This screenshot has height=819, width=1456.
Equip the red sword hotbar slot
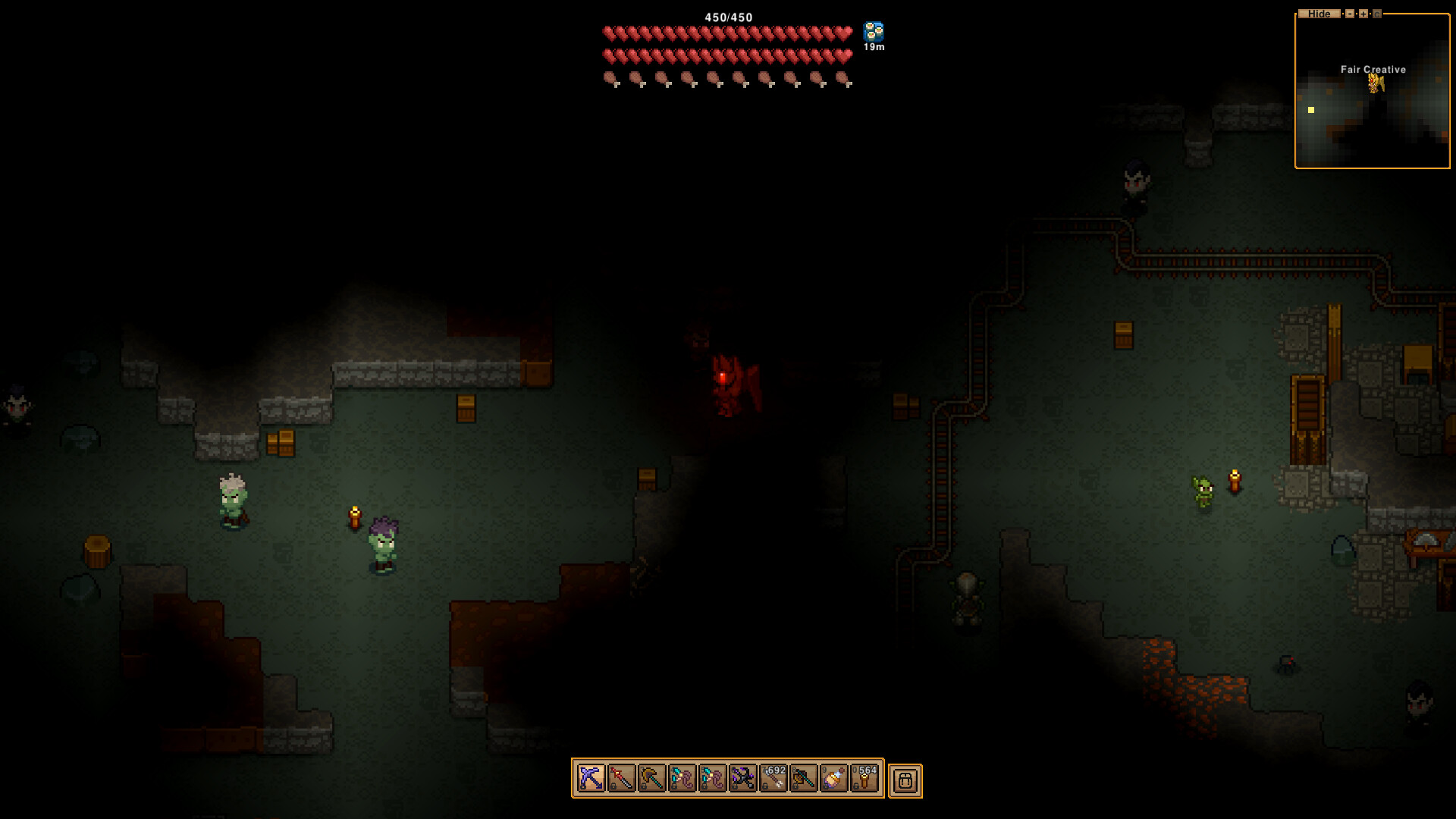coord(621,779)
